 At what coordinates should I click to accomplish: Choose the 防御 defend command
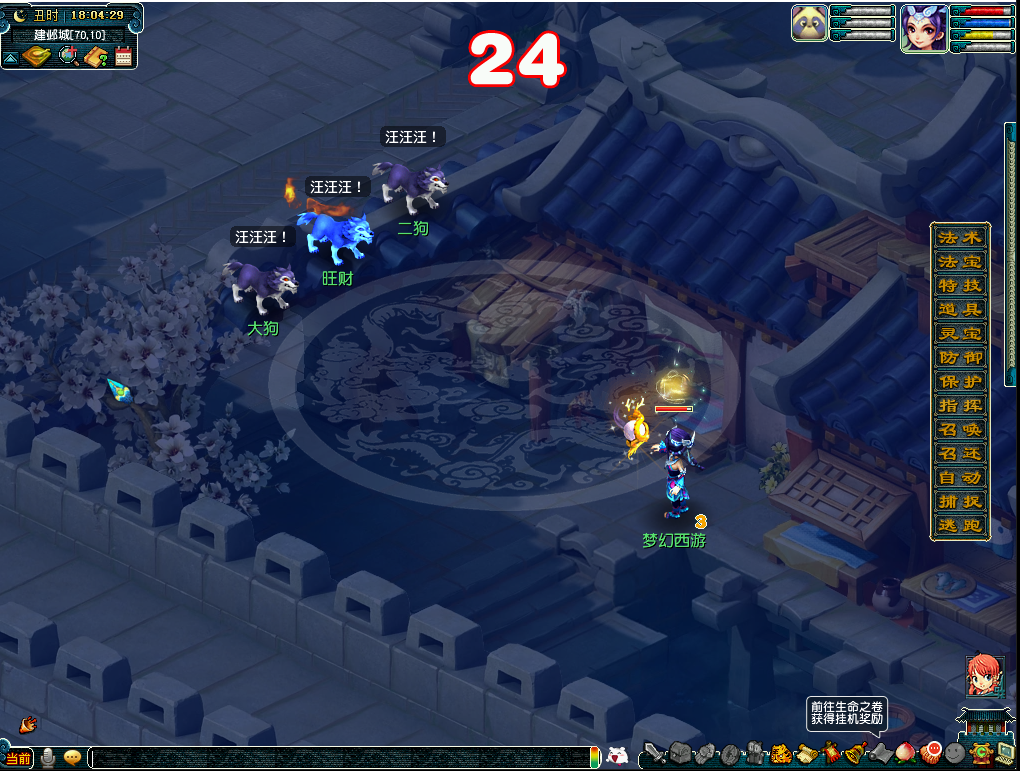coord(961,358)
